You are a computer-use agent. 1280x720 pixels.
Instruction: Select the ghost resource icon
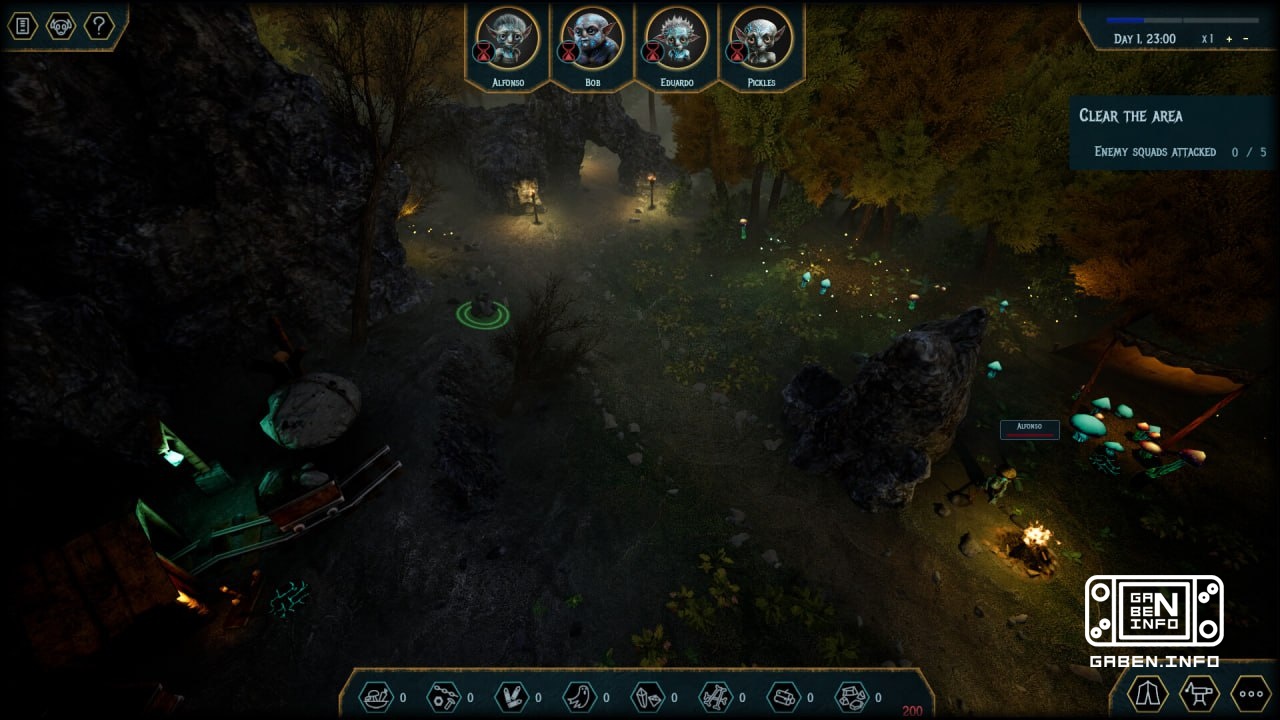(x=579, y=696)
